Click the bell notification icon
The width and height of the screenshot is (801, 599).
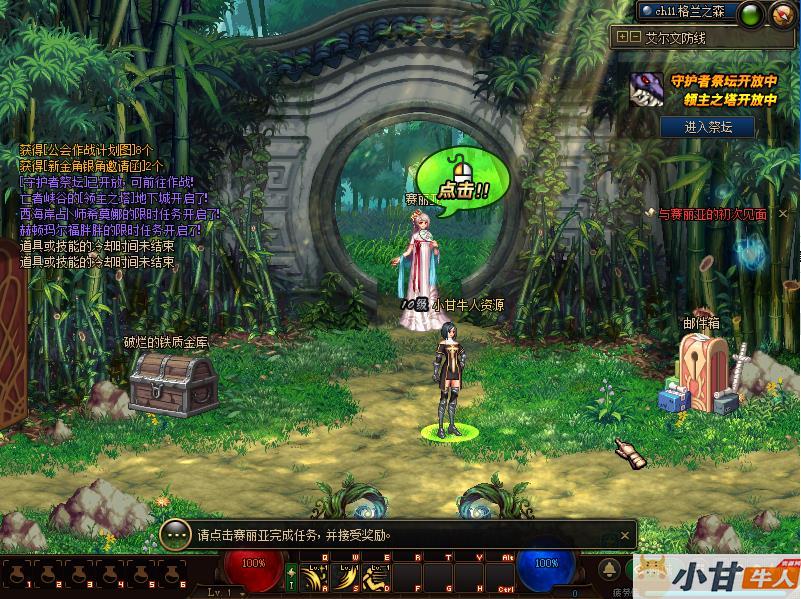609,569
